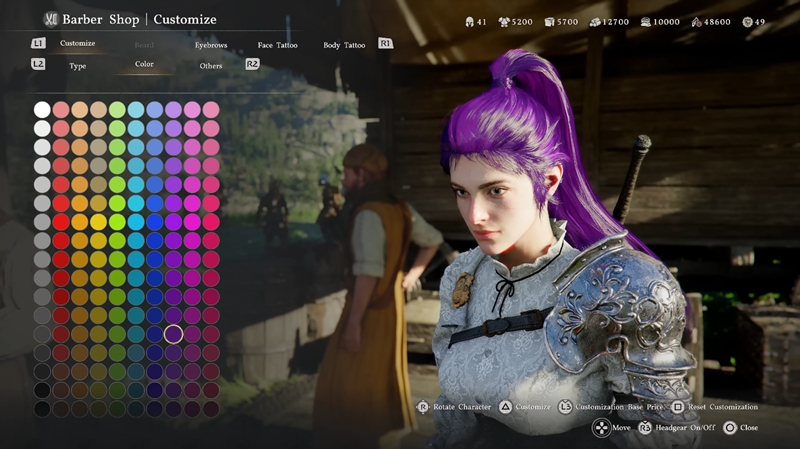Switch to the Type sub-tab
Image resolution: width=800 pixels, height=449 pixels.
(77, 66)
